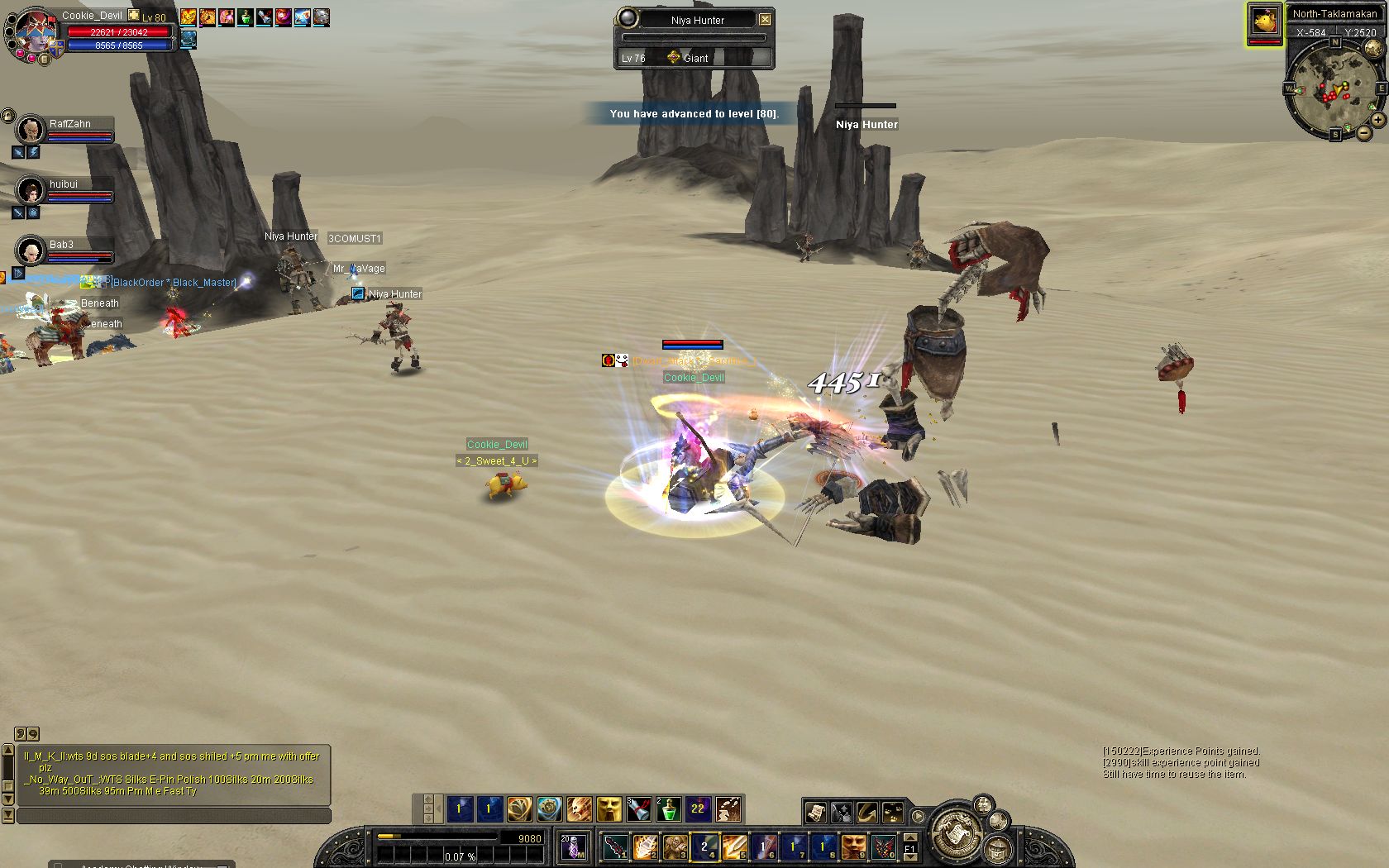This screenshot has height=868, width=1389.
Task: Activate the golden mask skill in upper hotbar
Action: pos(609,809)
